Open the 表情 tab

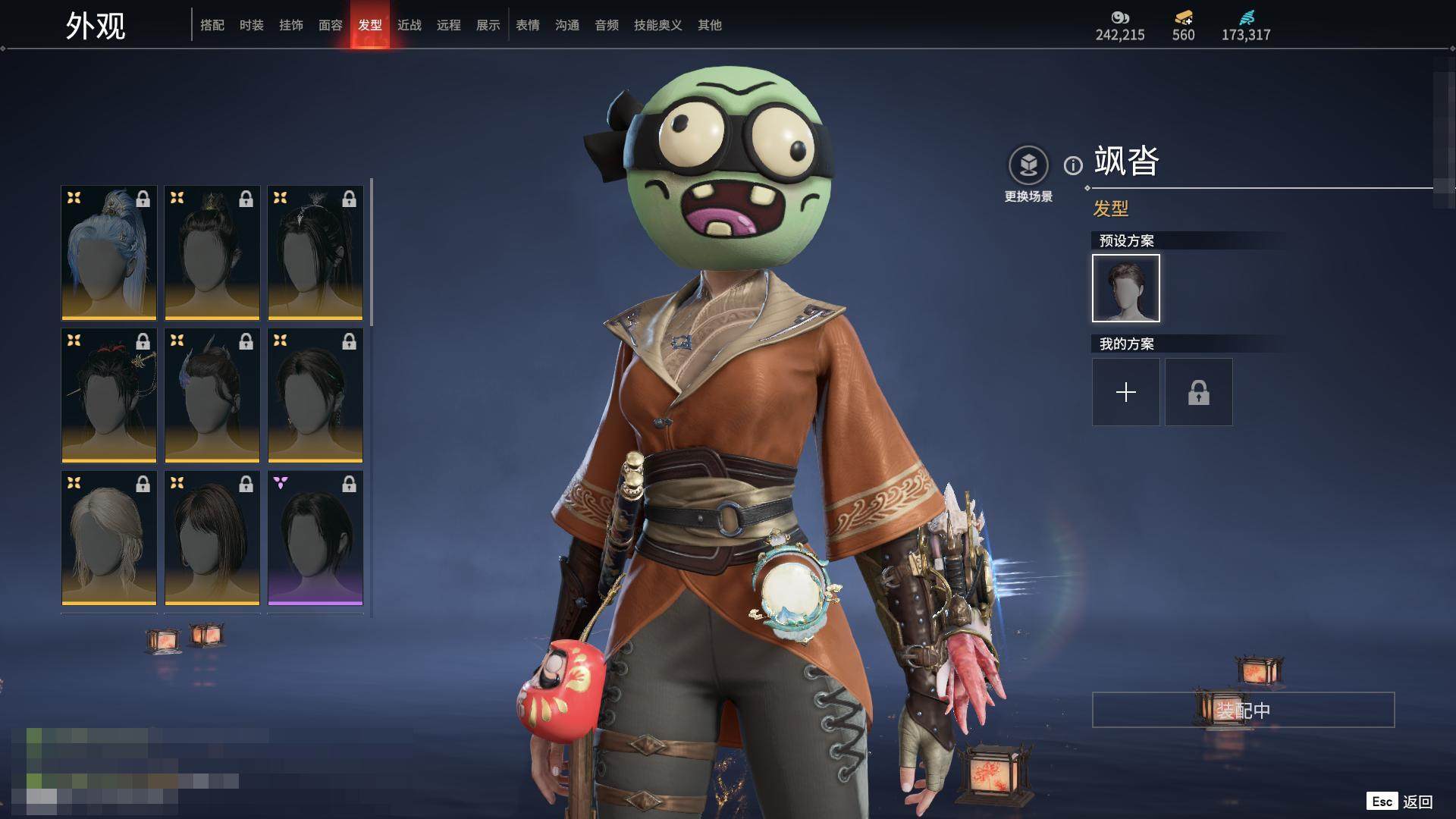(528, 25)
